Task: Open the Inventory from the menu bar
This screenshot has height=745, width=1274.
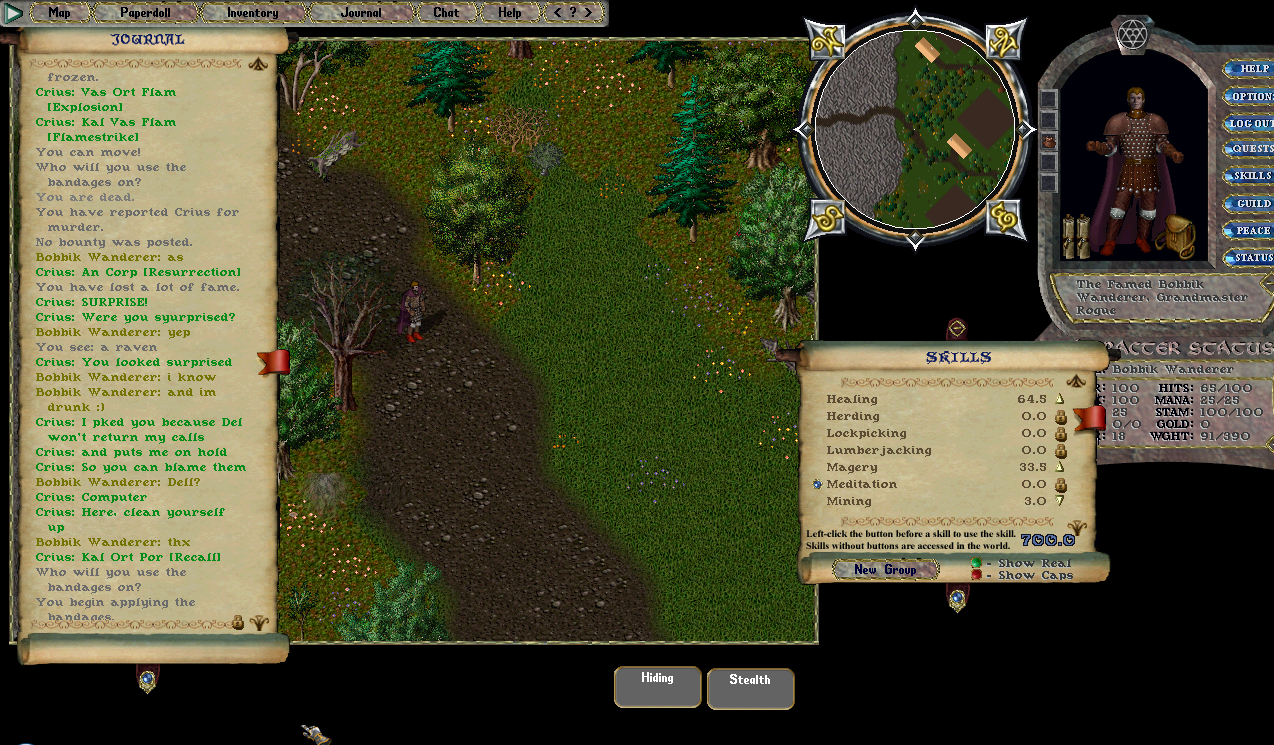Action: pos(252,13)
